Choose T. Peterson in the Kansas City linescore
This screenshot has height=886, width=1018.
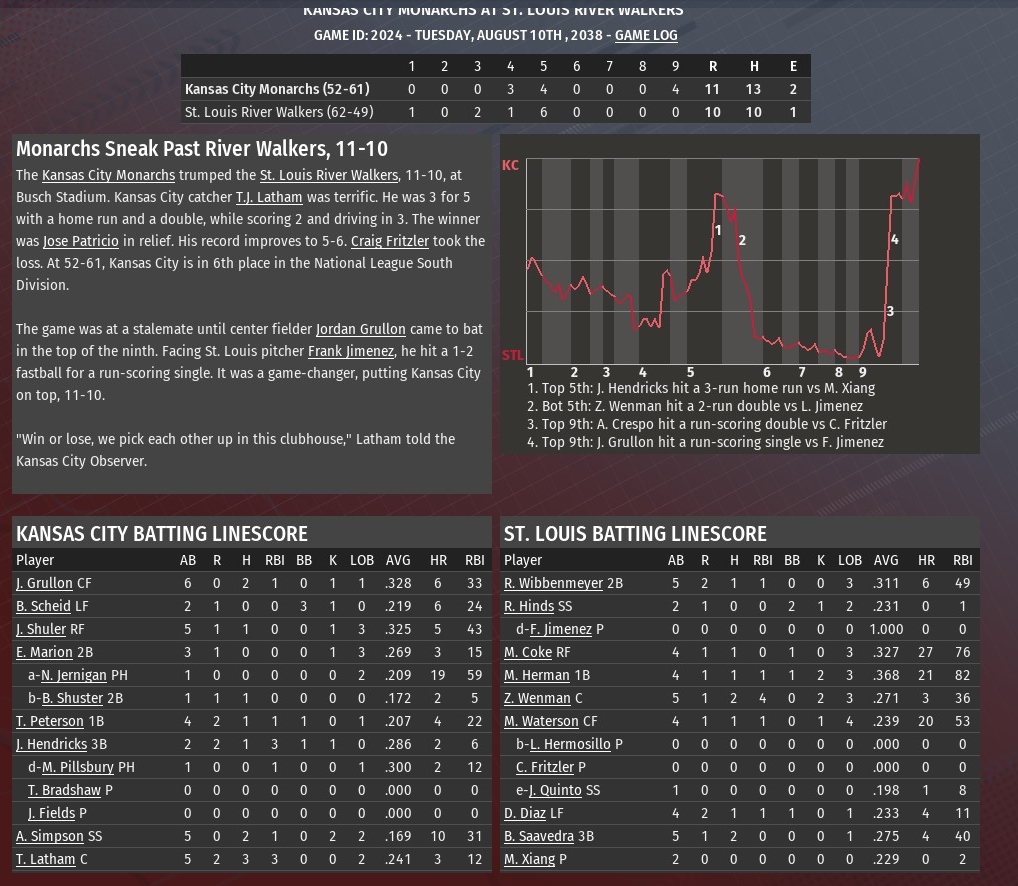(49, 721)
